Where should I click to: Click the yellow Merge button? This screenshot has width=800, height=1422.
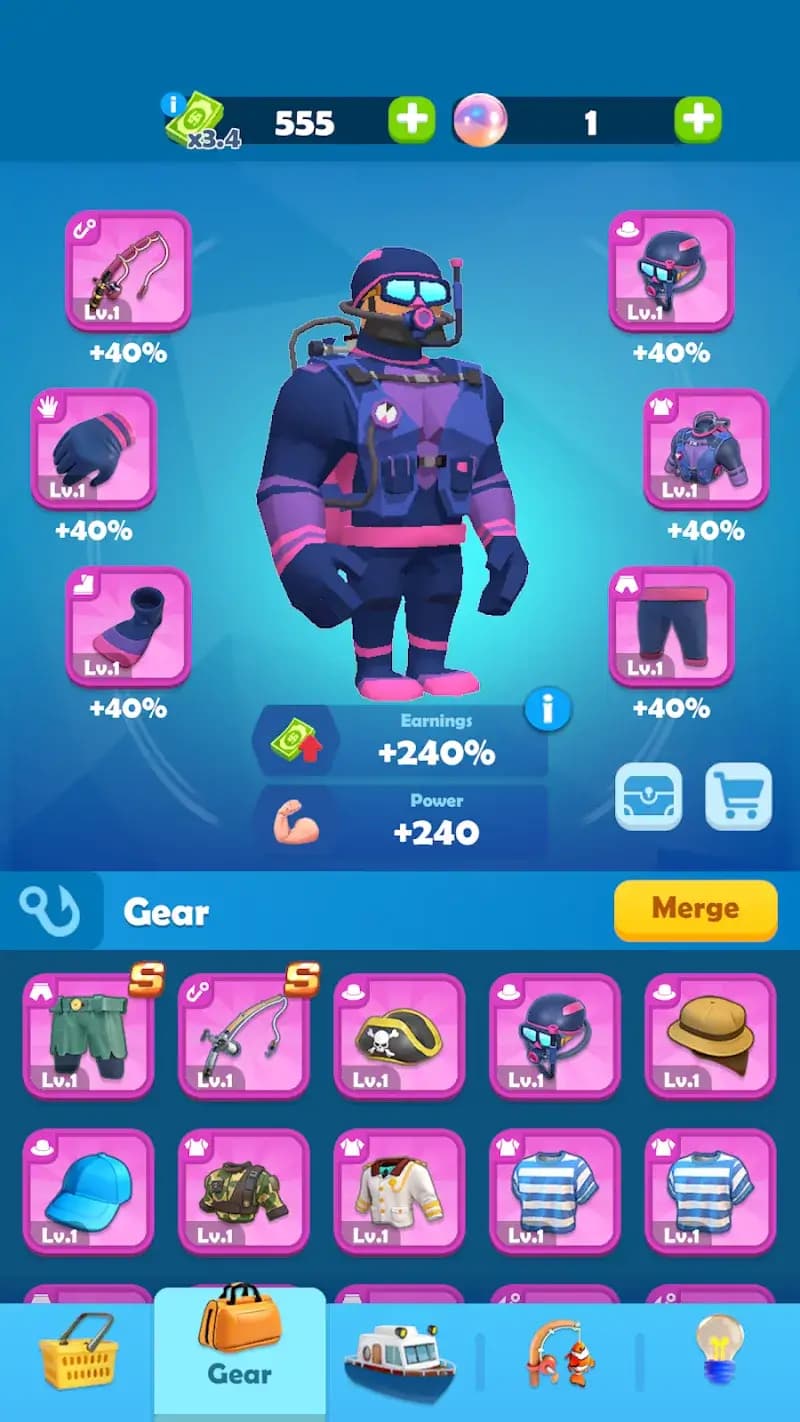click(x=695, y=909)
